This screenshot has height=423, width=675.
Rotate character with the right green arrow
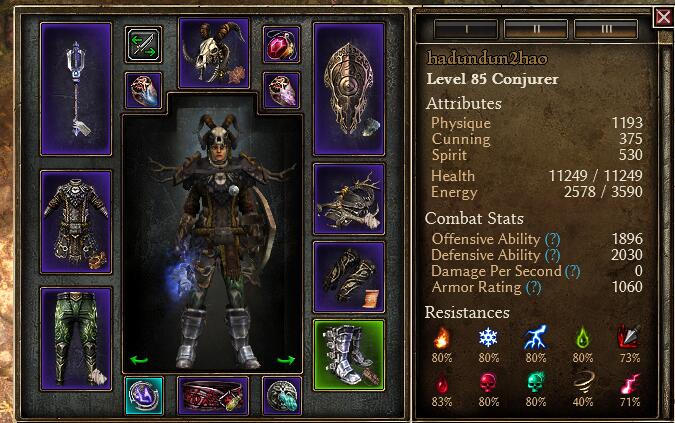[x=286, y=360]
